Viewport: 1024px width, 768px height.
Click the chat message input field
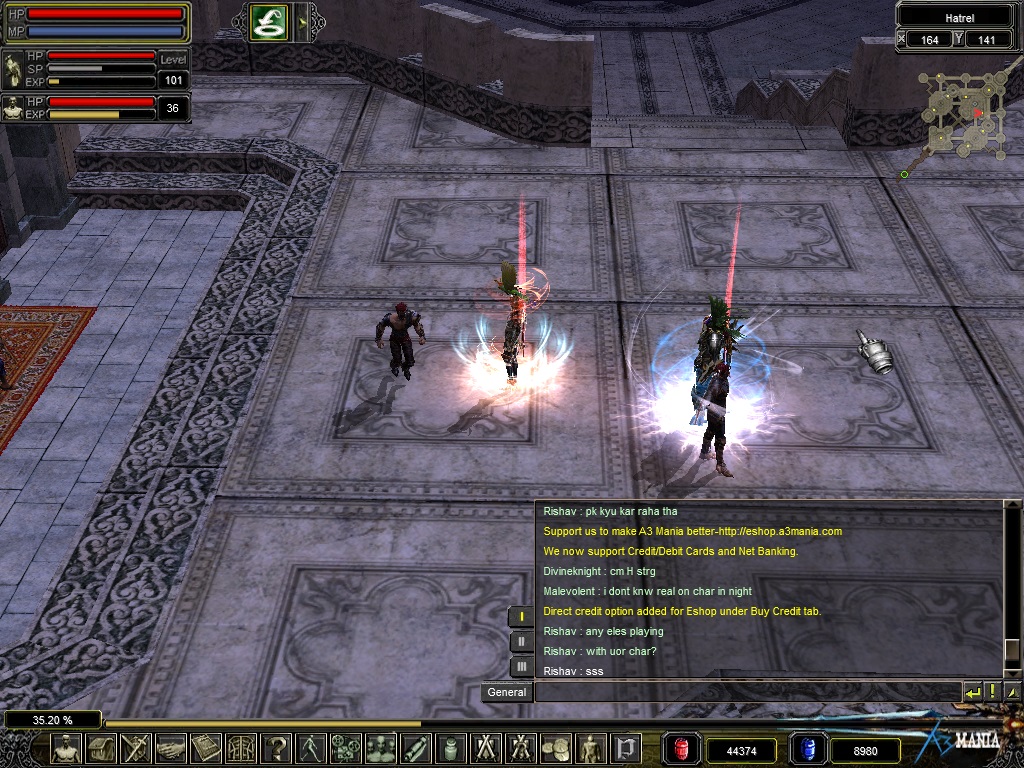pyautogui.click(x=746, y=692)
